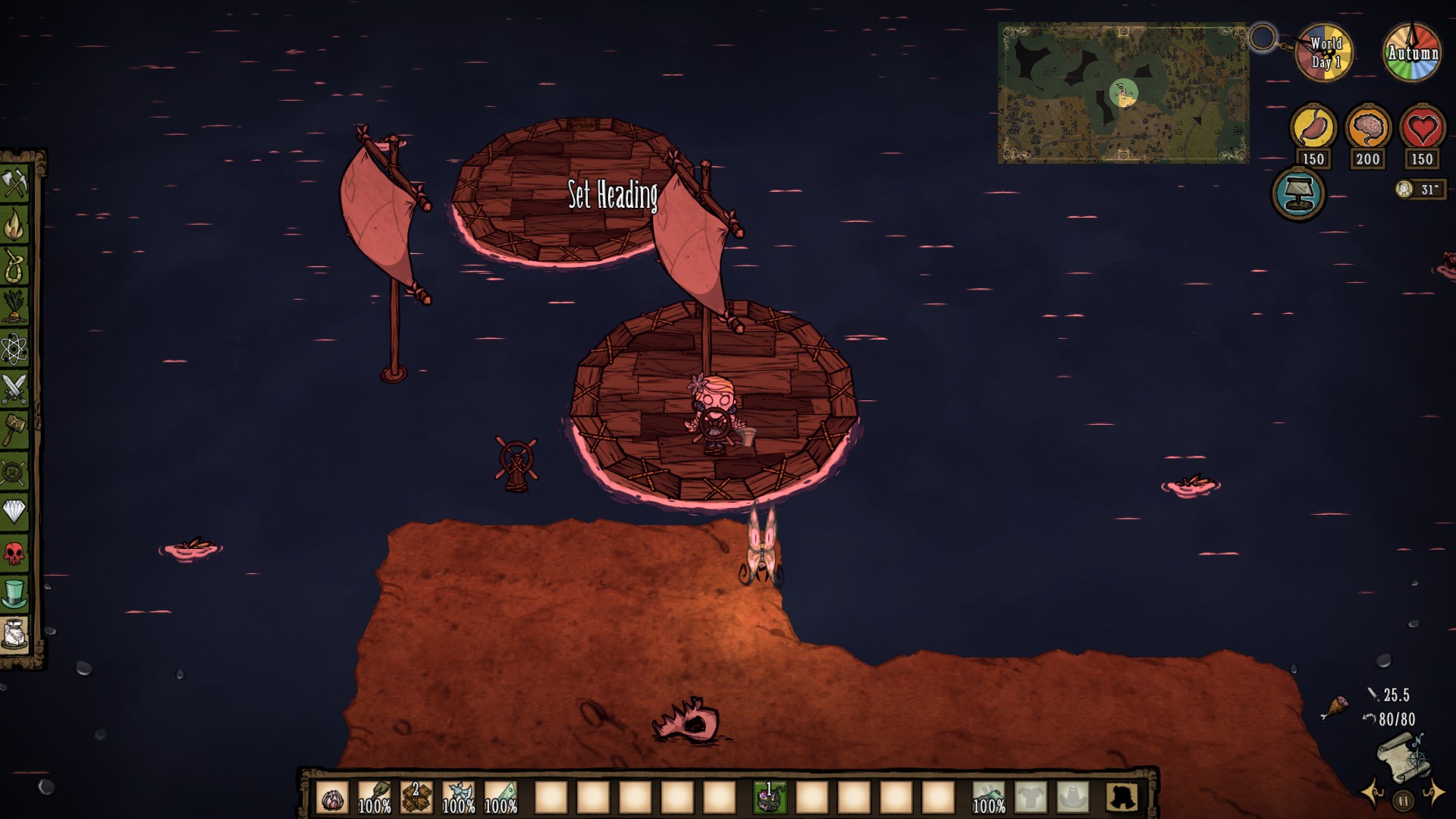Image resolution: width=1456 pixels, height=819 pixels.
Task: Select the Survival rope-trap crafting tab
Action: click(14, 265)
